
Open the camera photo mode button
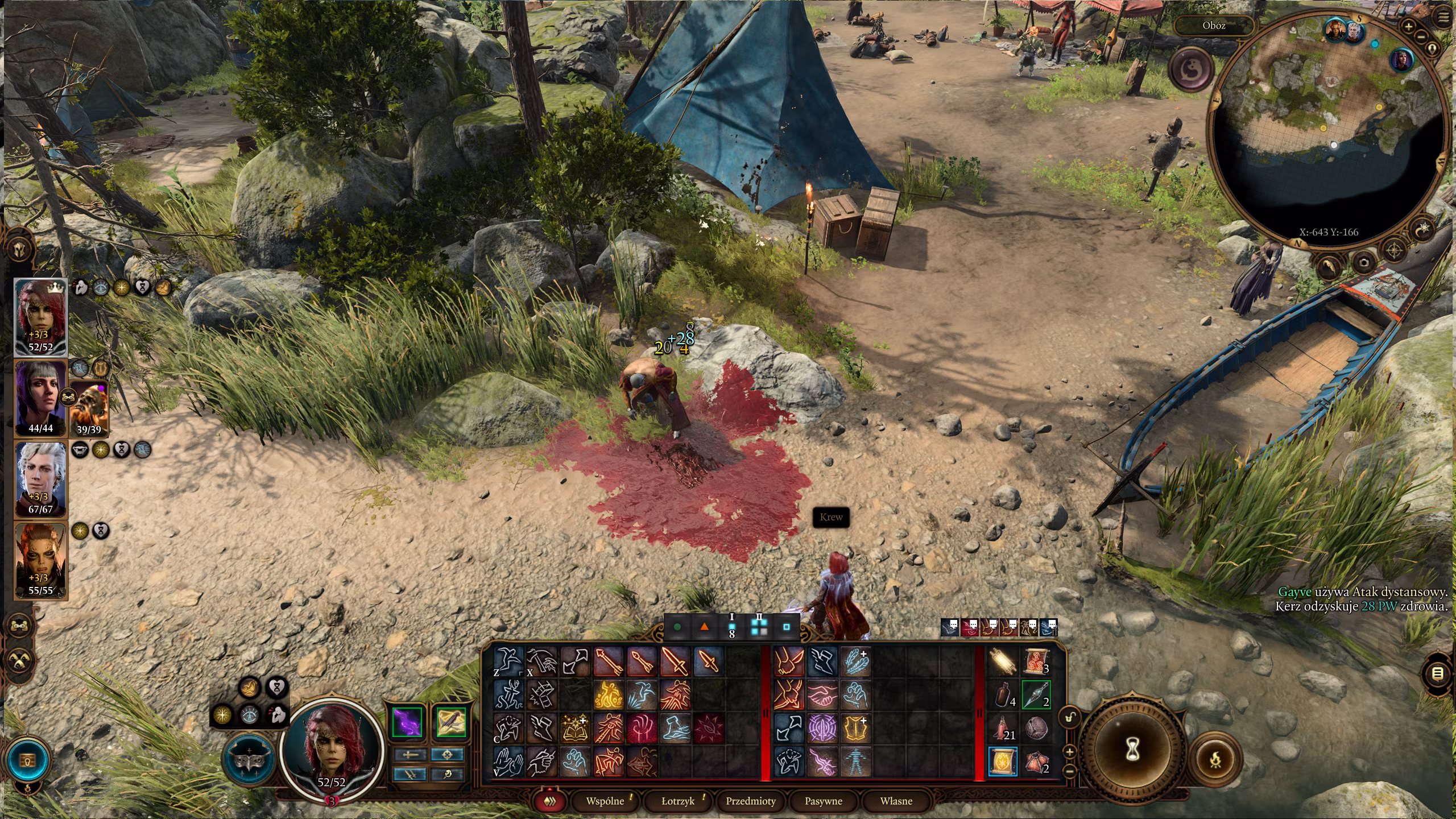[x=1364, y=262]
